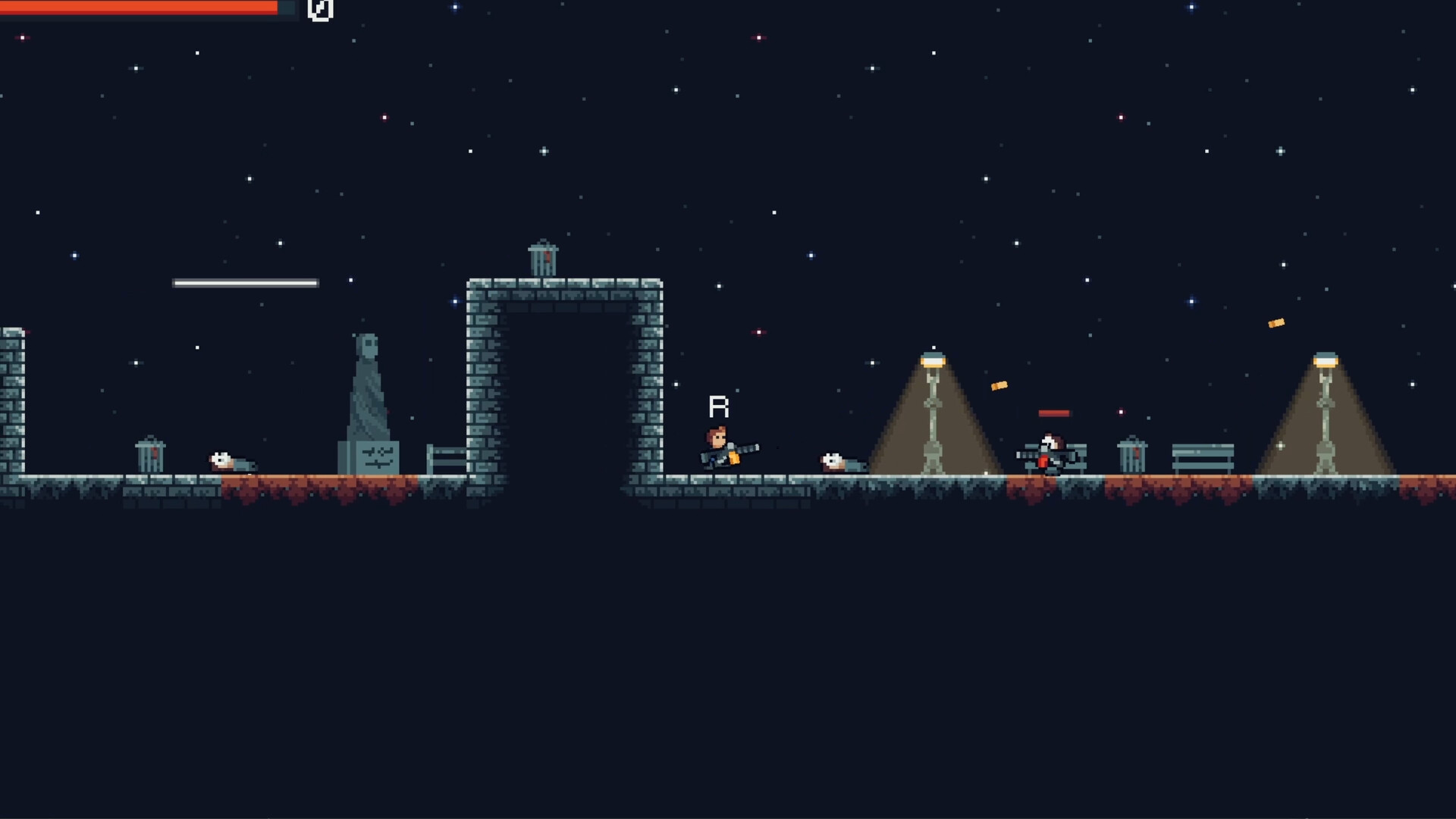The height and width of the screenshot is (819, 1456).
Task: Click the trash can next to the statue
Action: (x=152, y=455)
